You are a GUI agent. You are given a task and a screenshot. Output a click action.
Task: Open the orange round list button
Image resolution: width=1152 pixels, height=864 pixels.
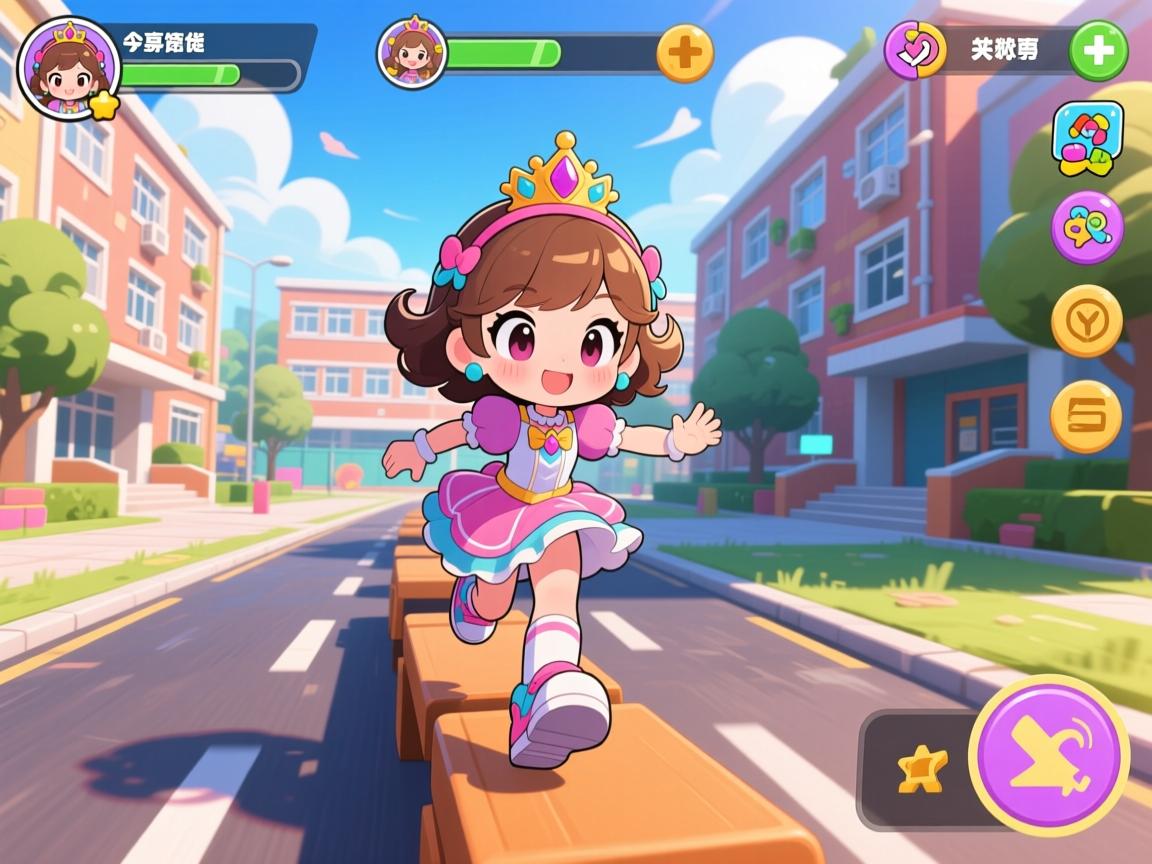point(1086,416)
